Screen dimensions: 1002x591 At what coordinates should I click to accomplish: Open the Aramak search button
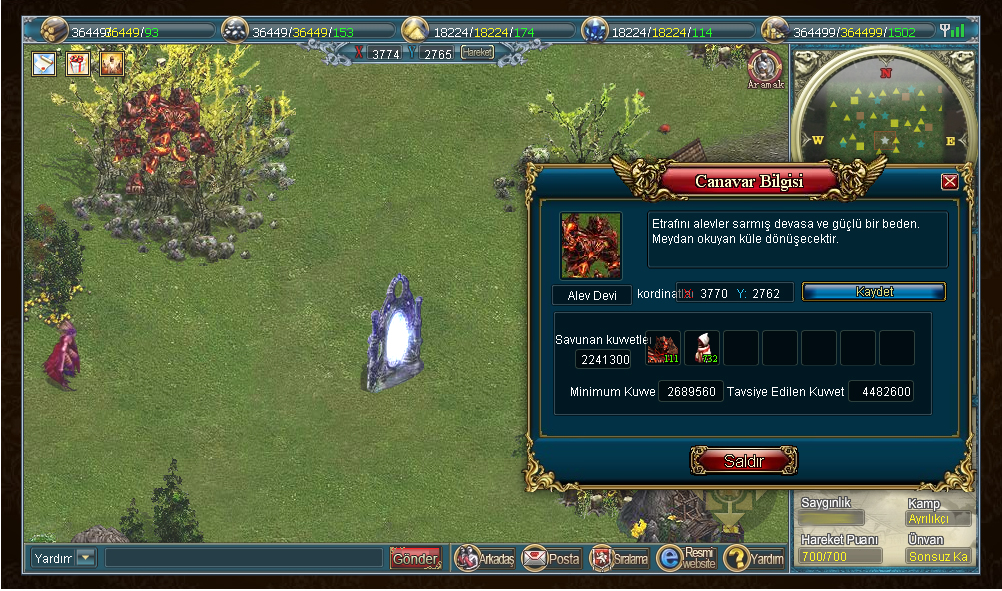(765, 68)
